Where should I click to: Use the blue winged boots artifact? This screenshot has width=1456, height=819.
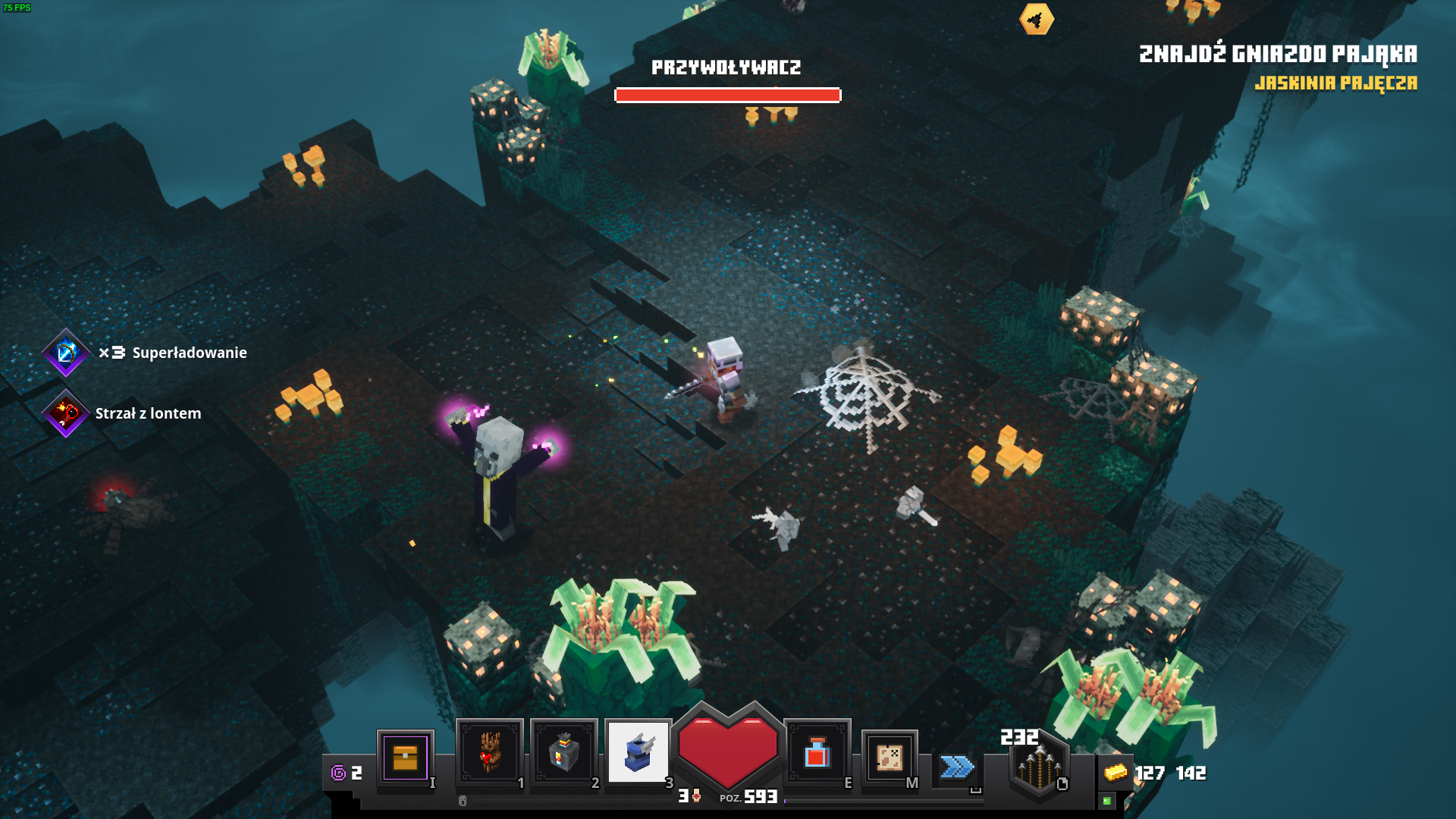(x=638, y=752)
